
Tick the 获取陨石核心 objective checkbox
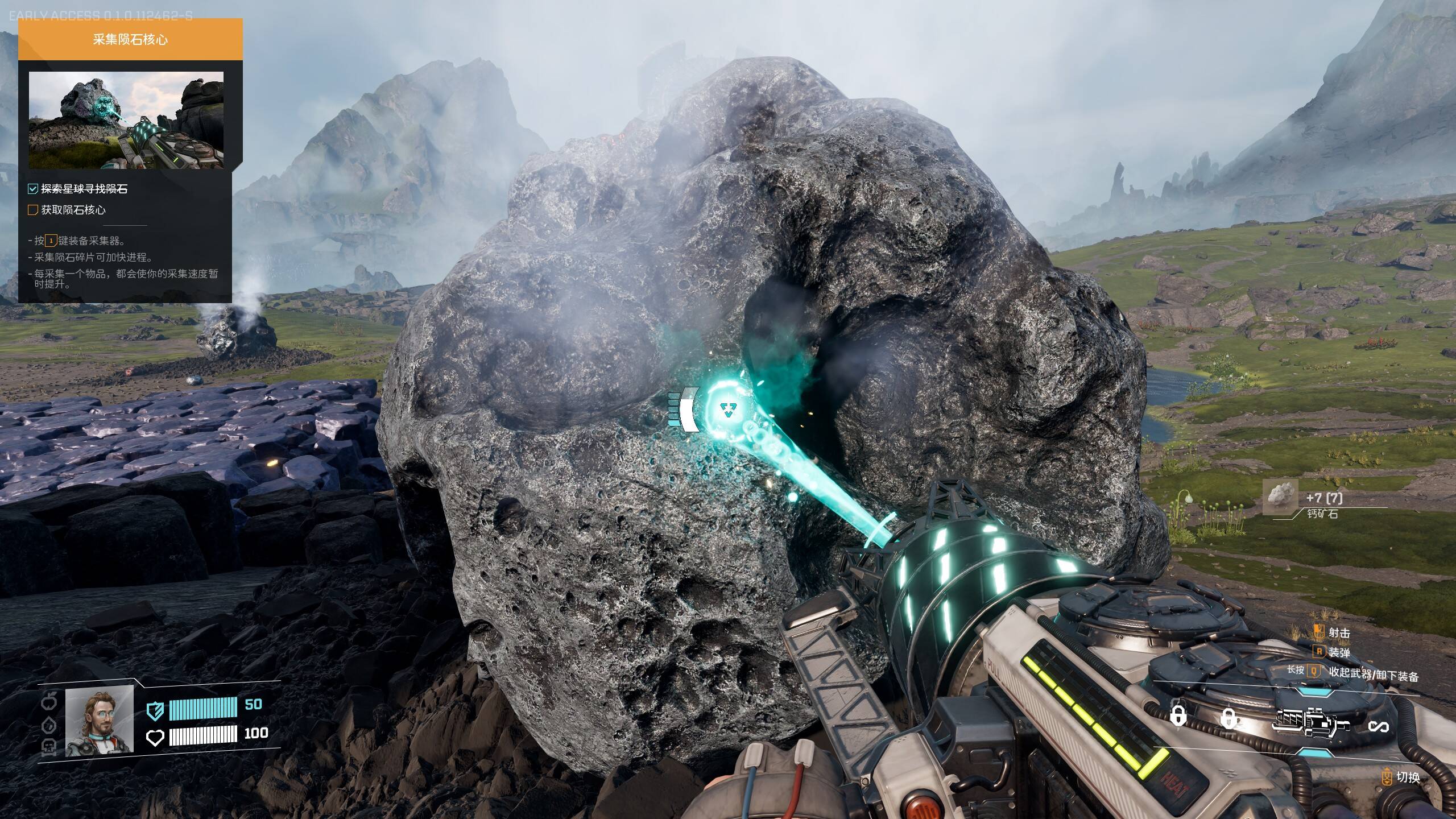pos(33,210)
